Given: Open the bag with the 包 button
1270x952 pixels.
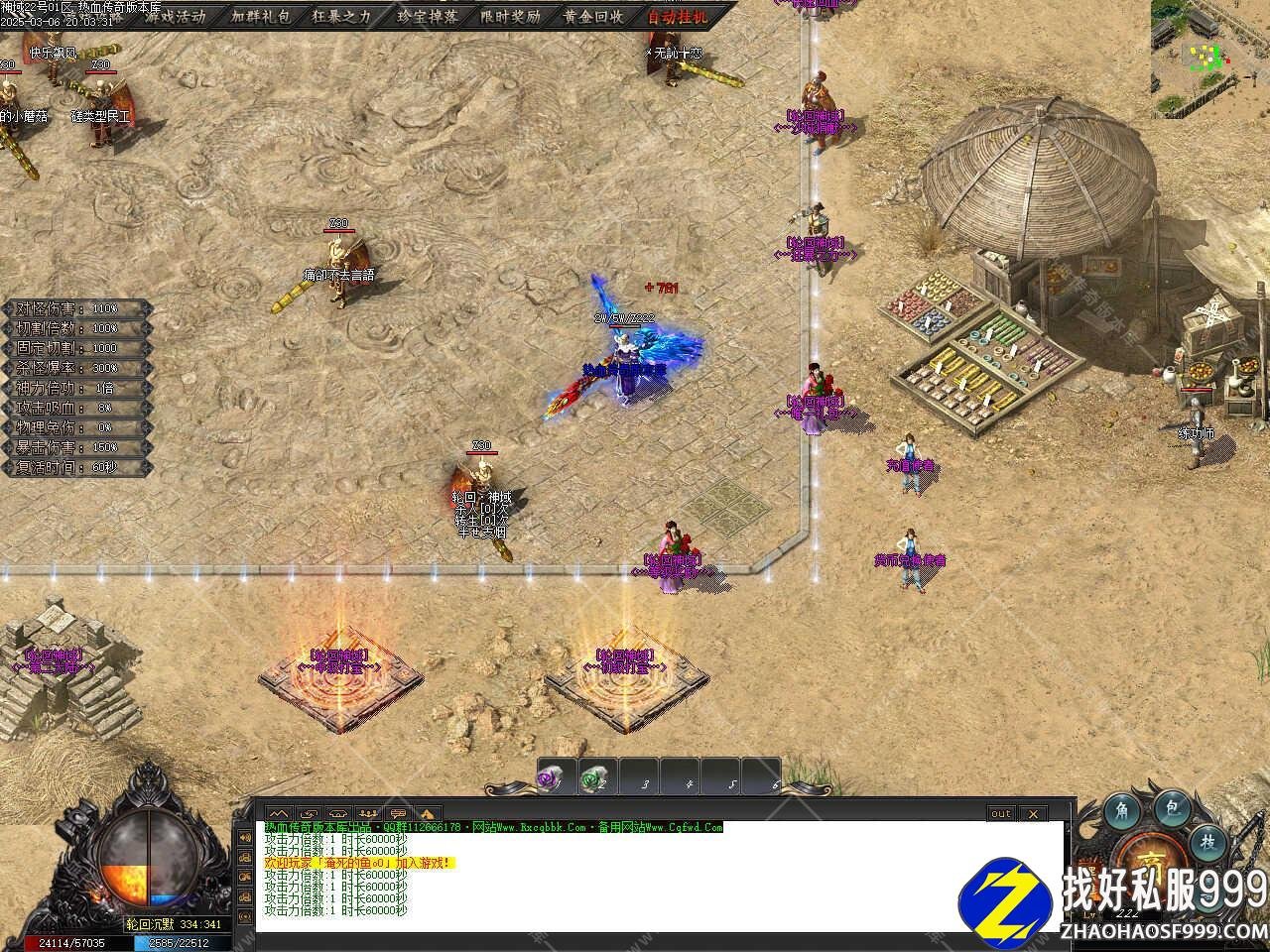Looking at the screenshot, I should (x=1173, y=809).
